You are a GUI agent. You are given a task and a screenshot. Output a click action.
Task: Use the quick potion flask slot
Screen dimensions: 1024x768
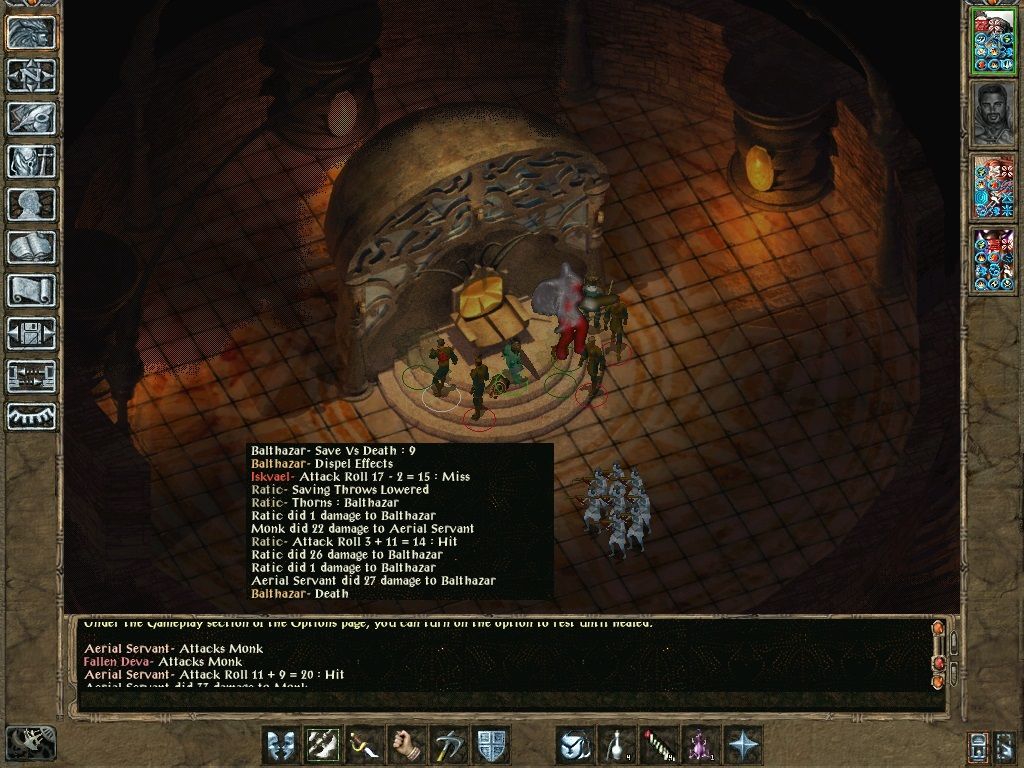pos(618,746)
